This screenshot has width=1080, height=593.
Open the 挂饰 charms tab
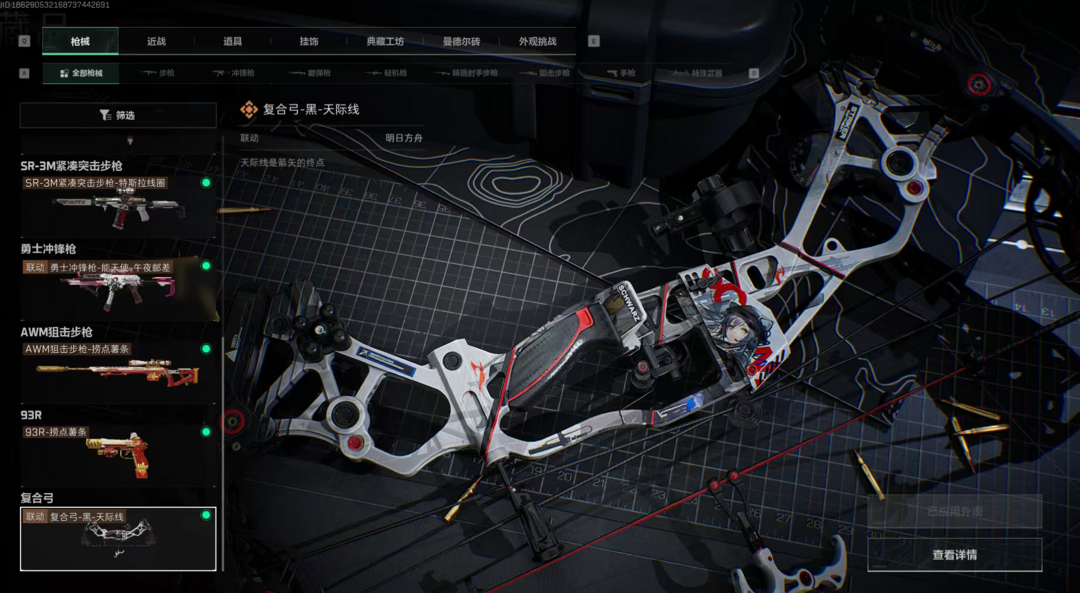pyautogui.click(x=309, y=41)
